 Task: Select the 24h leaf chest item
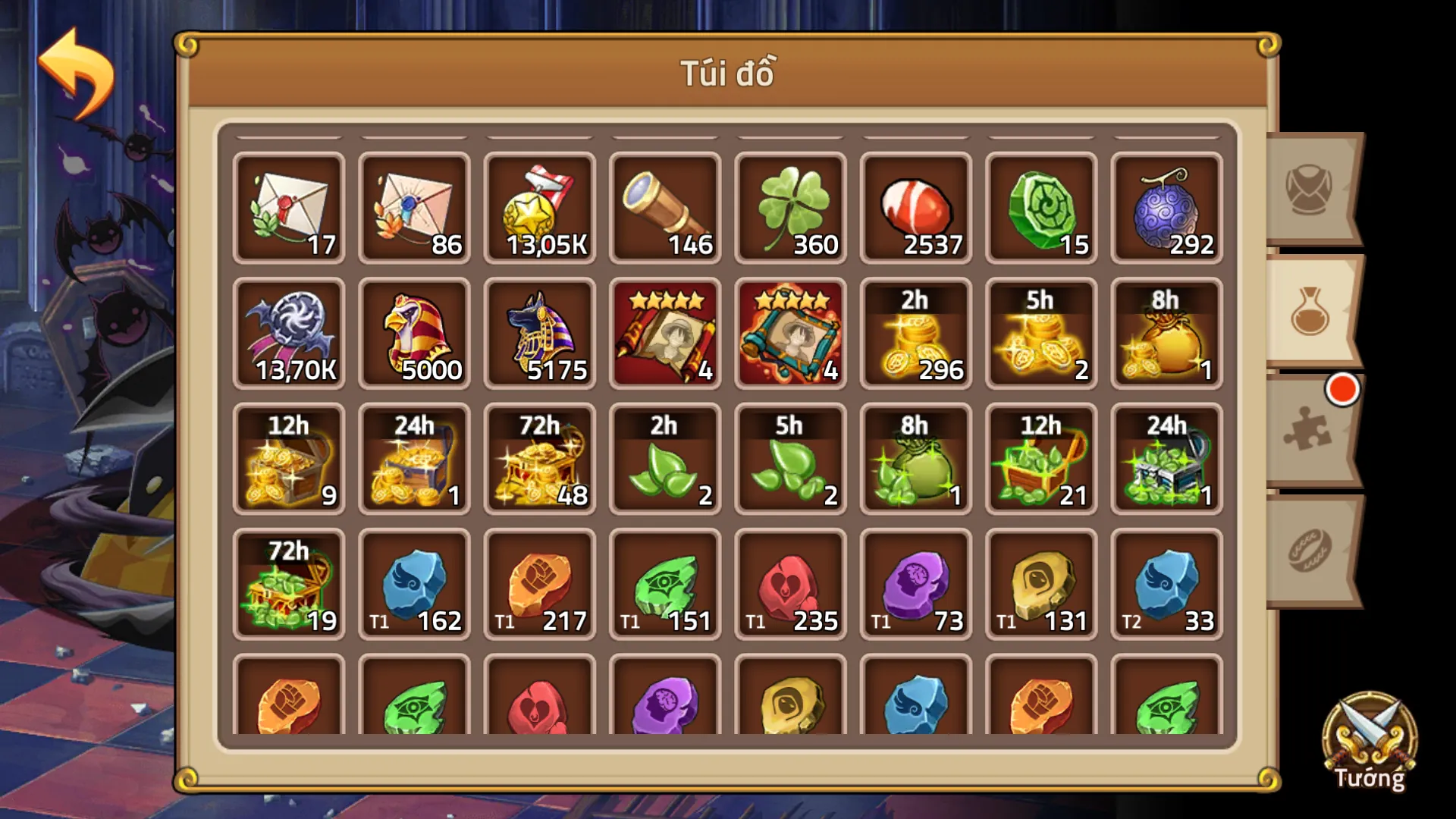click(x=1166, y=459)
